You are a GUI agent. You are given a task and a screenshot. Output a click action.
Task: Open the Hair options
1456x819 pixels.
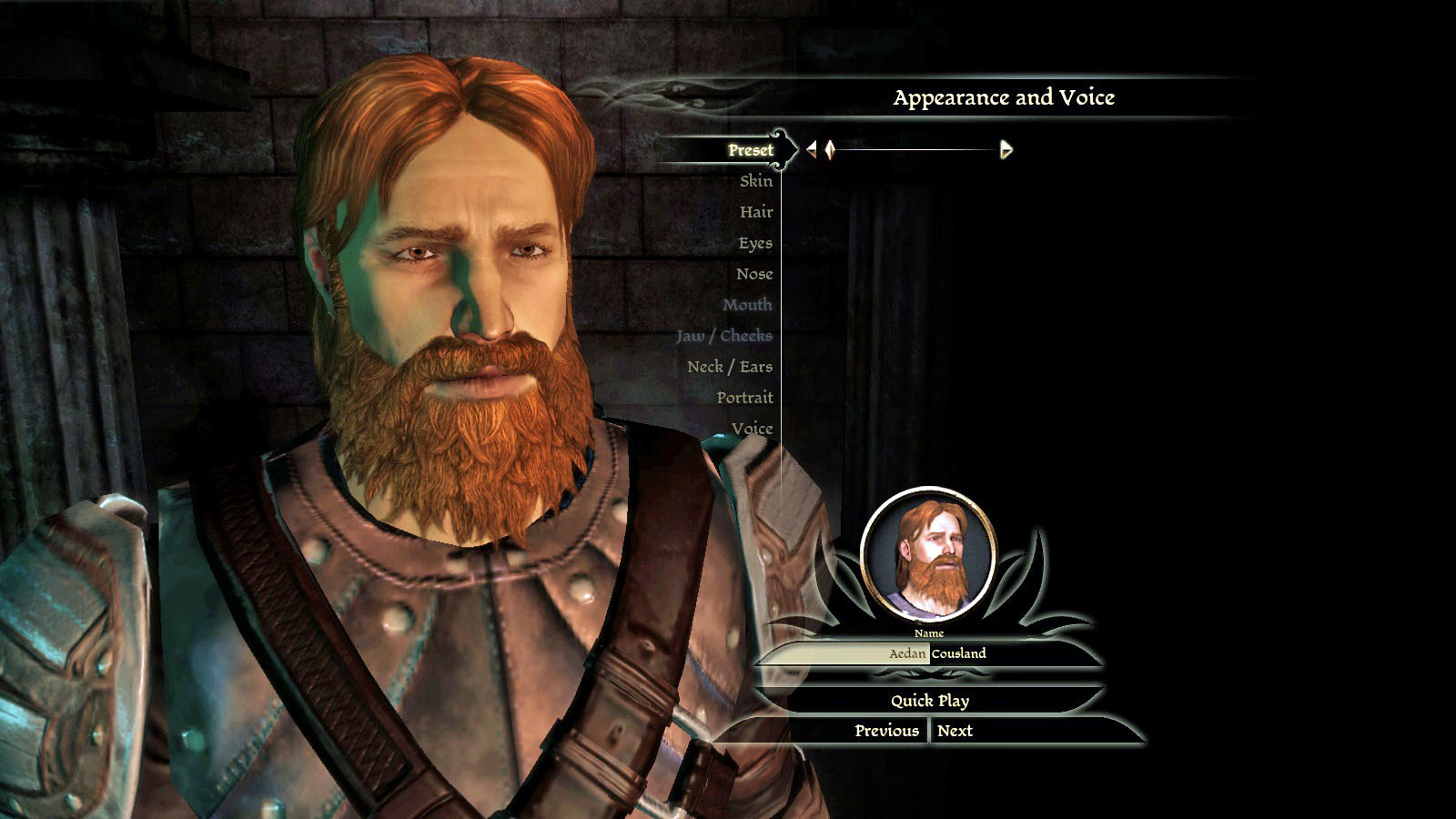pyautogui.click(x=755, y=212)
